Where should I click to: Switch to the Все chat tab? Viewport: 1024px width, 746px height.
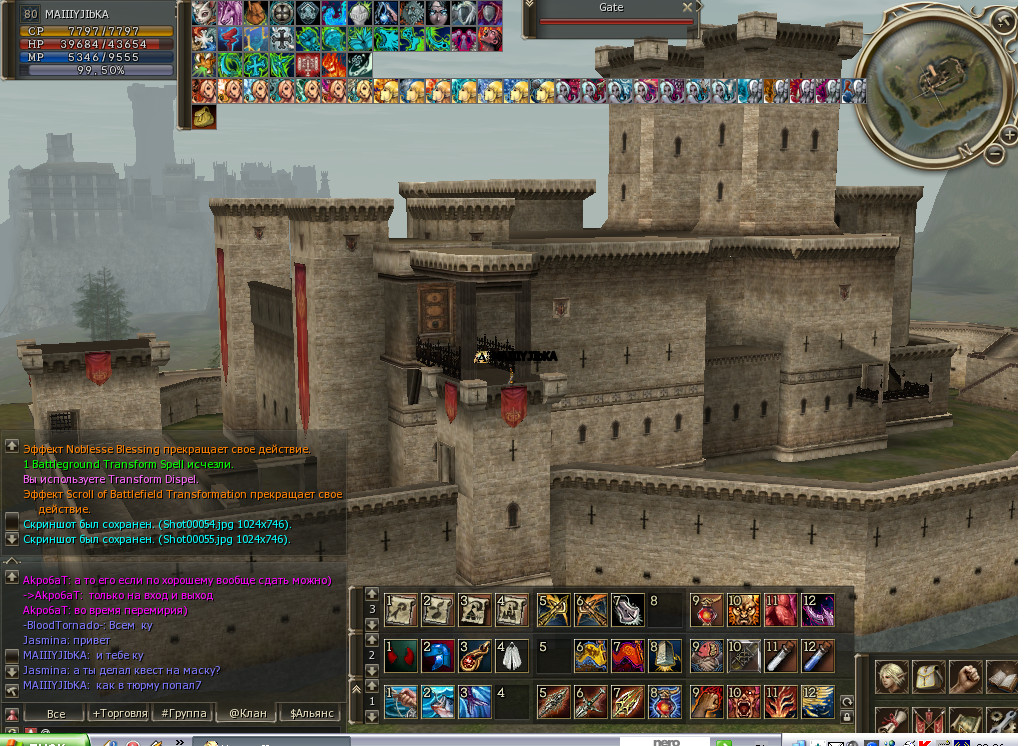coord(56,713)
